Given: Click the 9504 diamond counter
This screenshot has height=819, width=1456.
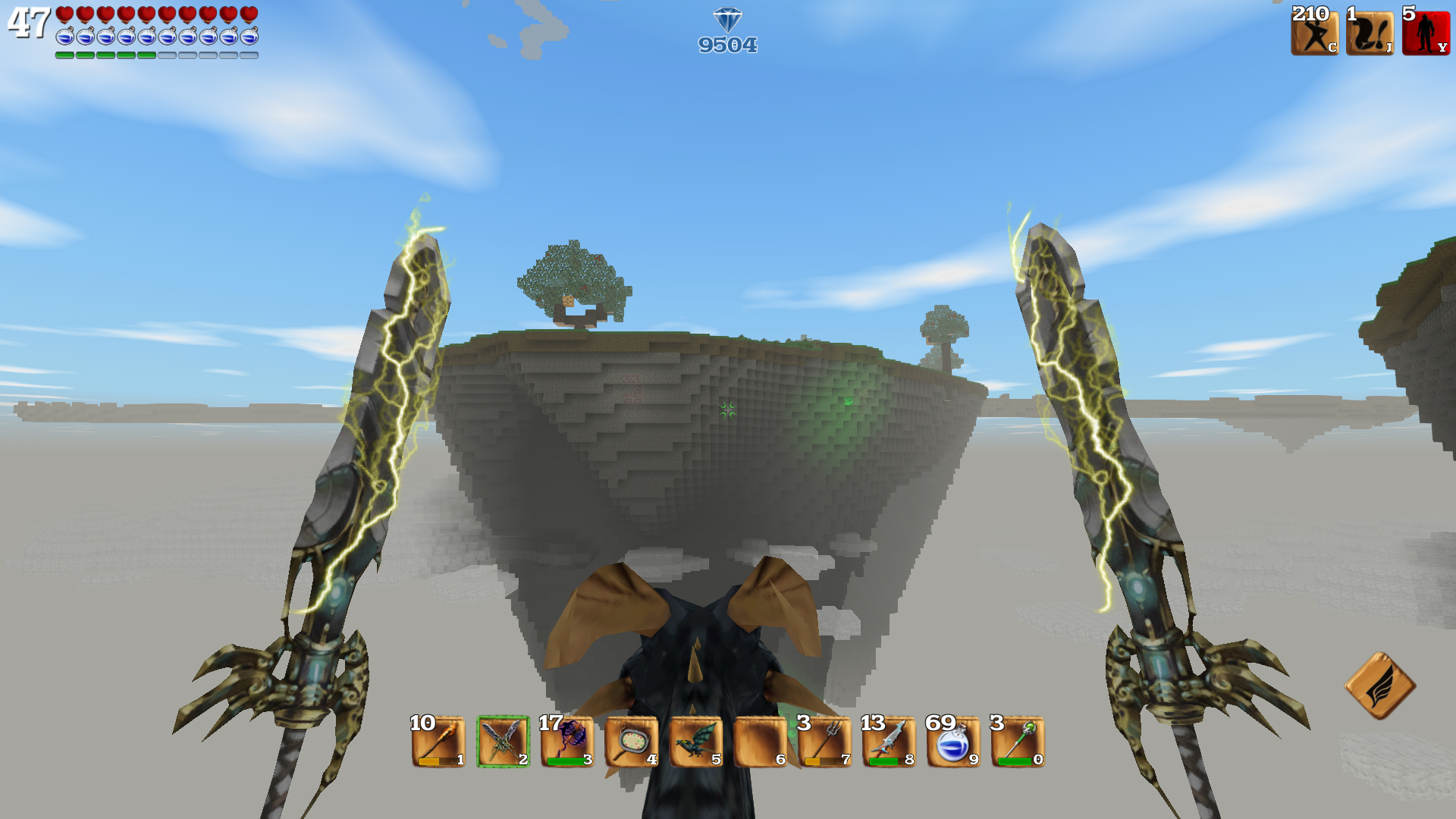Looking at the screenshot, I should (x=727, y=44).
